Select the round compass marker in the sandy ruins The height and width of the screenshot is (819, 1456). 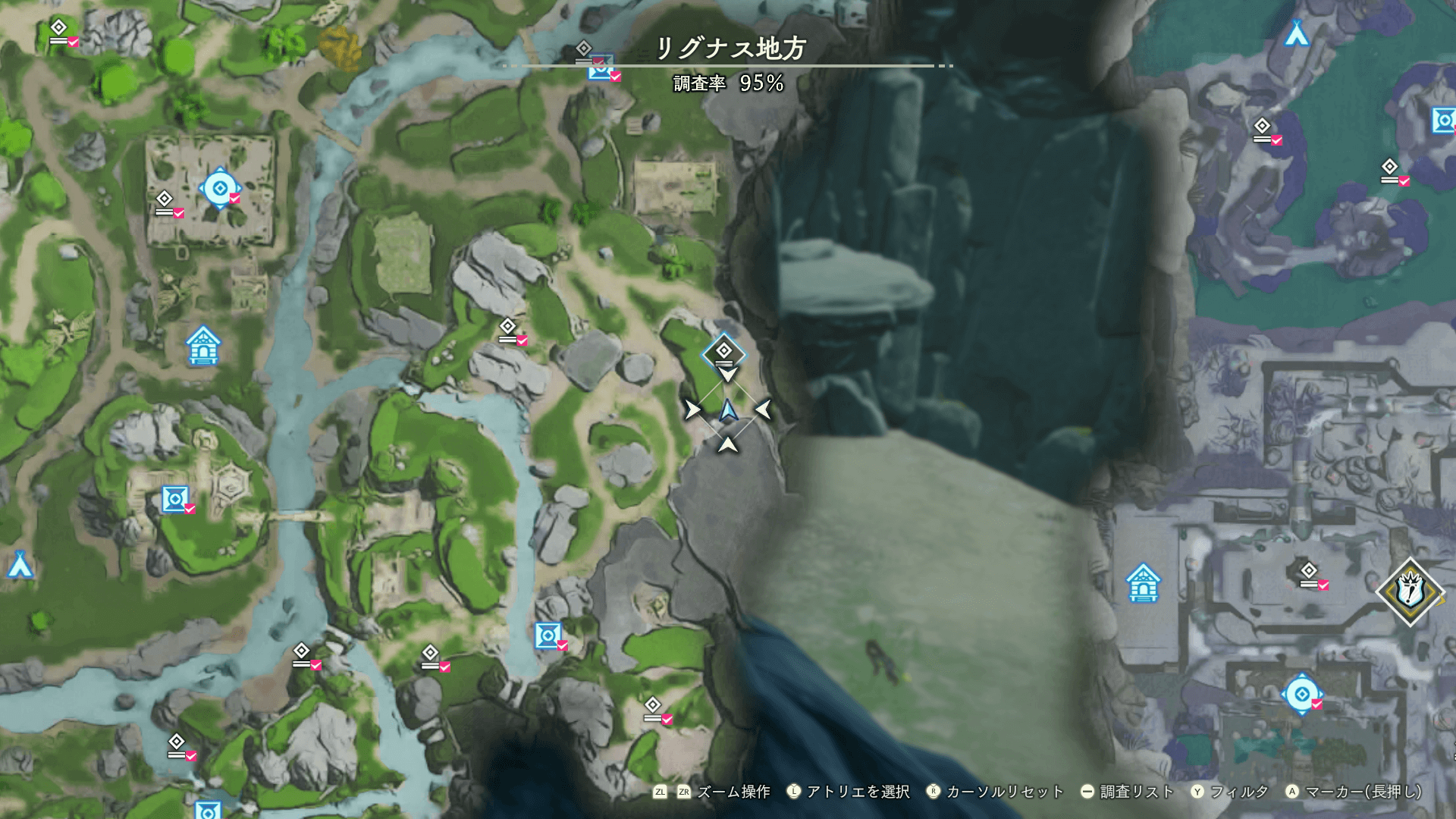[220, 188]
